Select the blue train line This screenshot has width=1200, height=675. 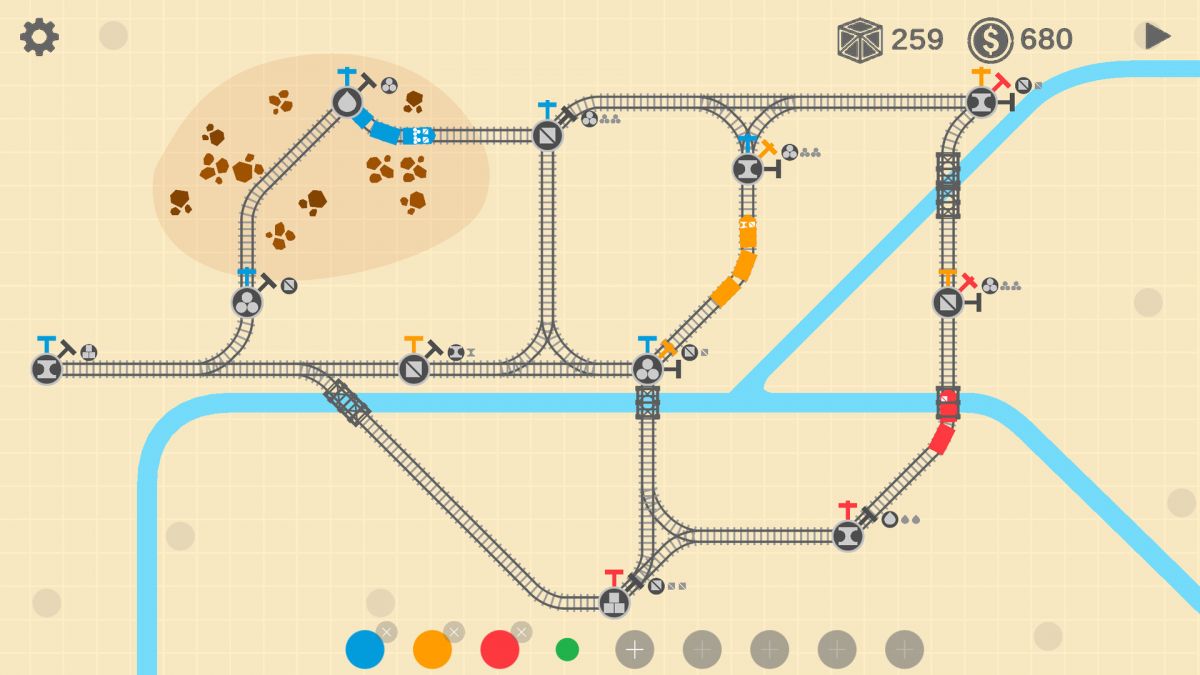click(x=365, y=649)
